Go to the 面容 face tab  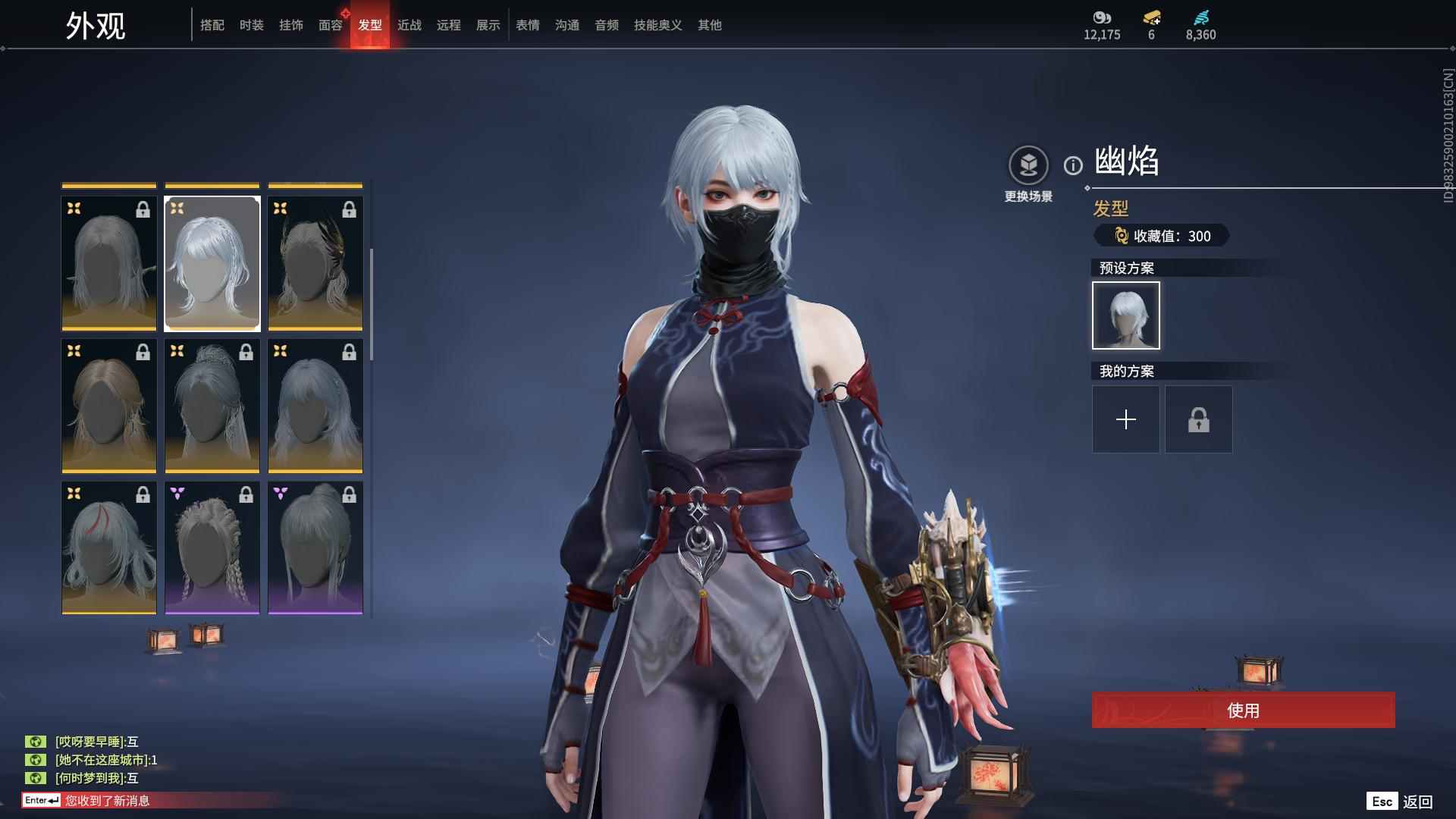[x=330, y=25]
